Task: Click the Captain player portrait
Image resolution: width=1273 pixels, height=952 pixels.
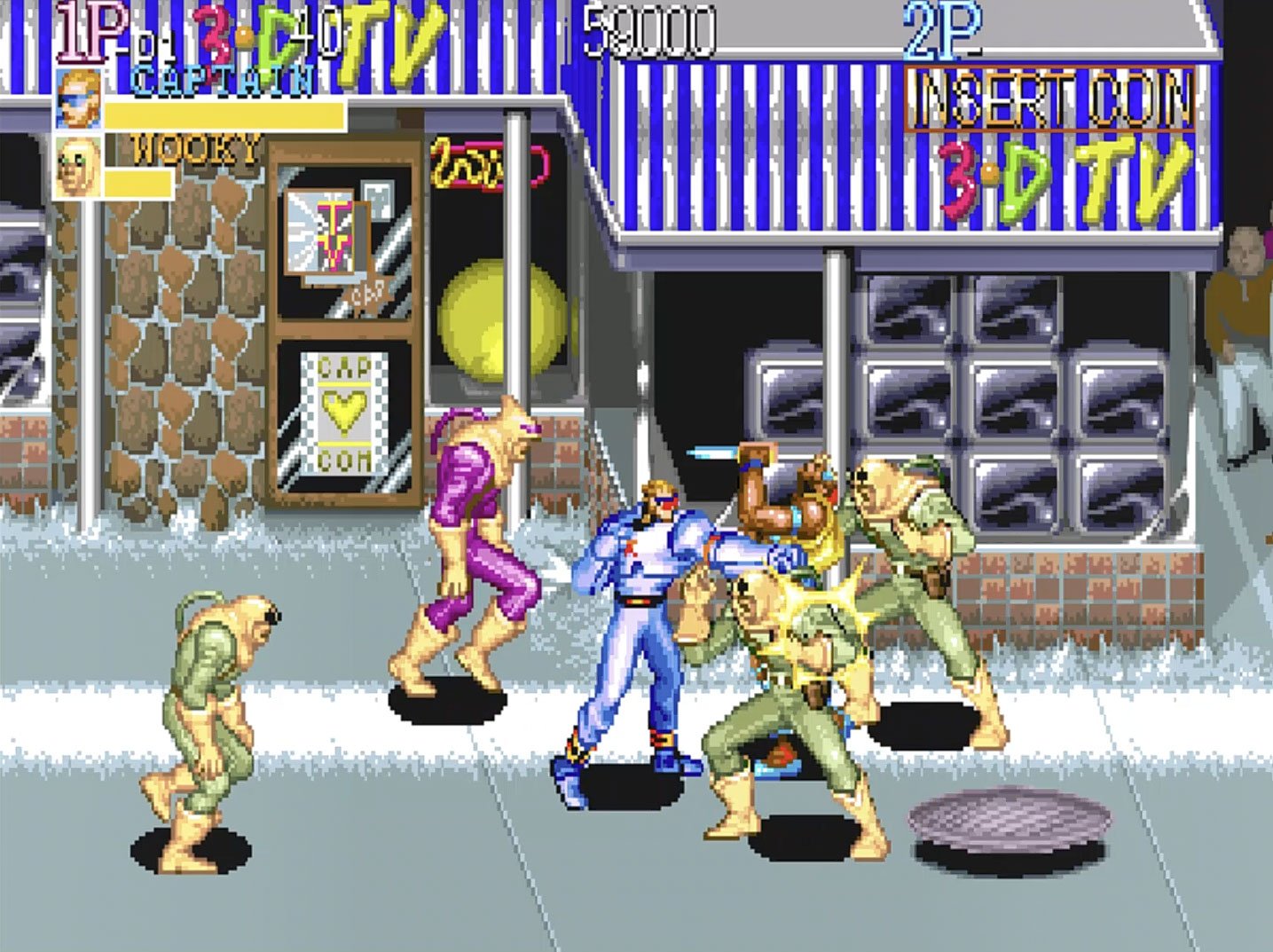Action: [x=78, y=98]
